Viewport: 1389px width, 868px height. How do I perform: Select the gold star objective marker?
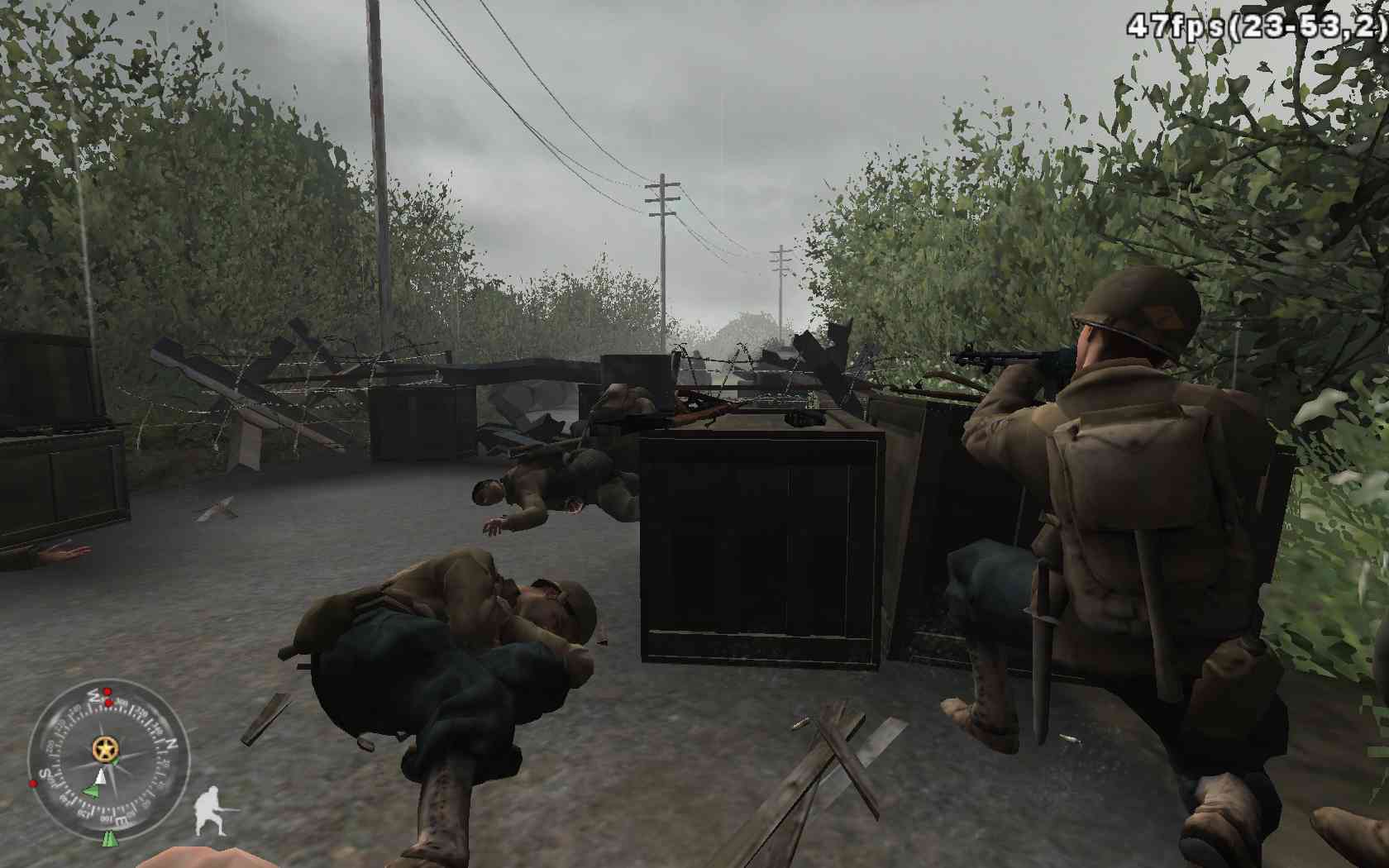105,750
